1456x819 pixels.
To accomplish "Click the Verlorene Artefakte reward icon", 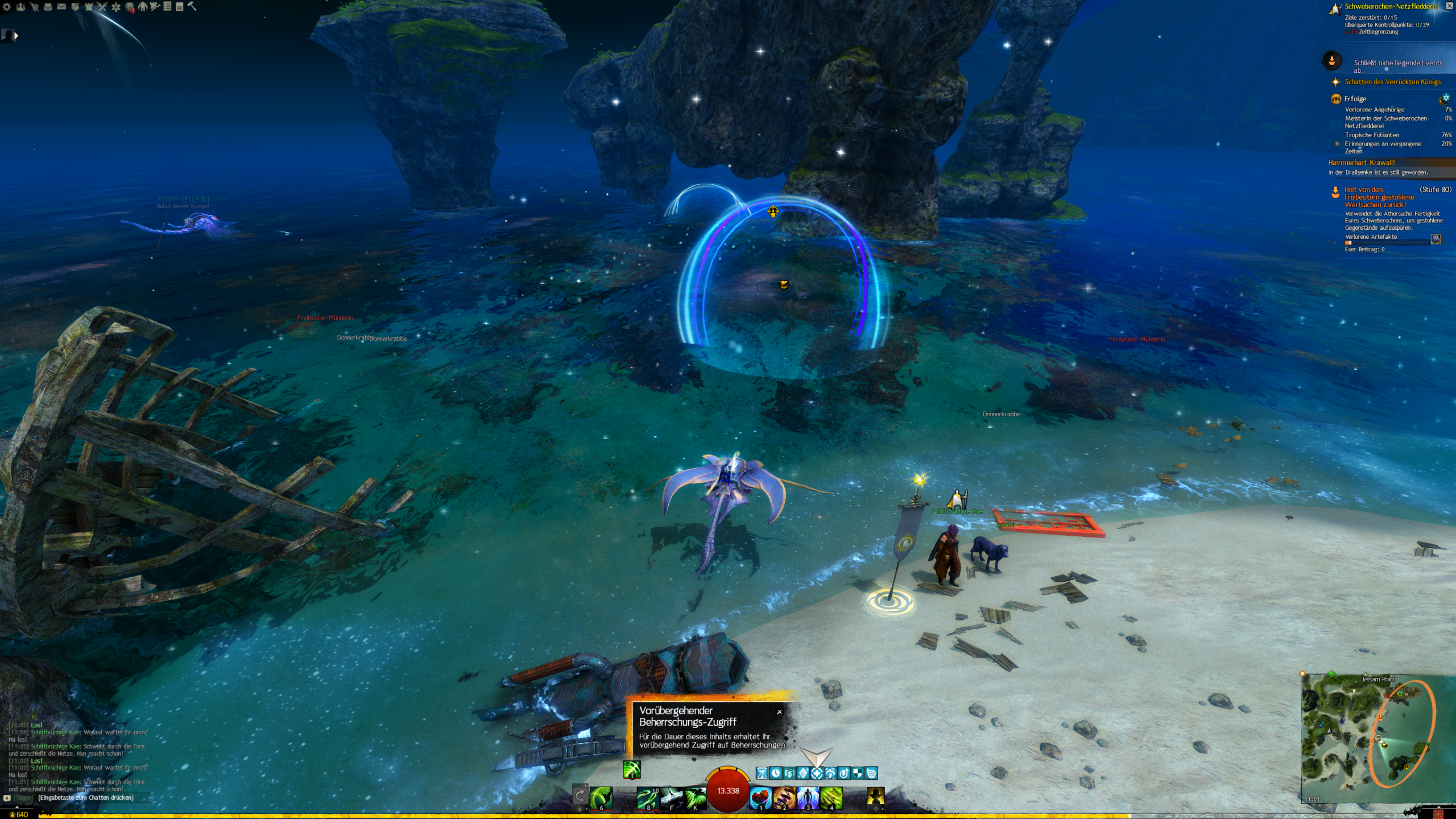I will (x=1436, y=239).
